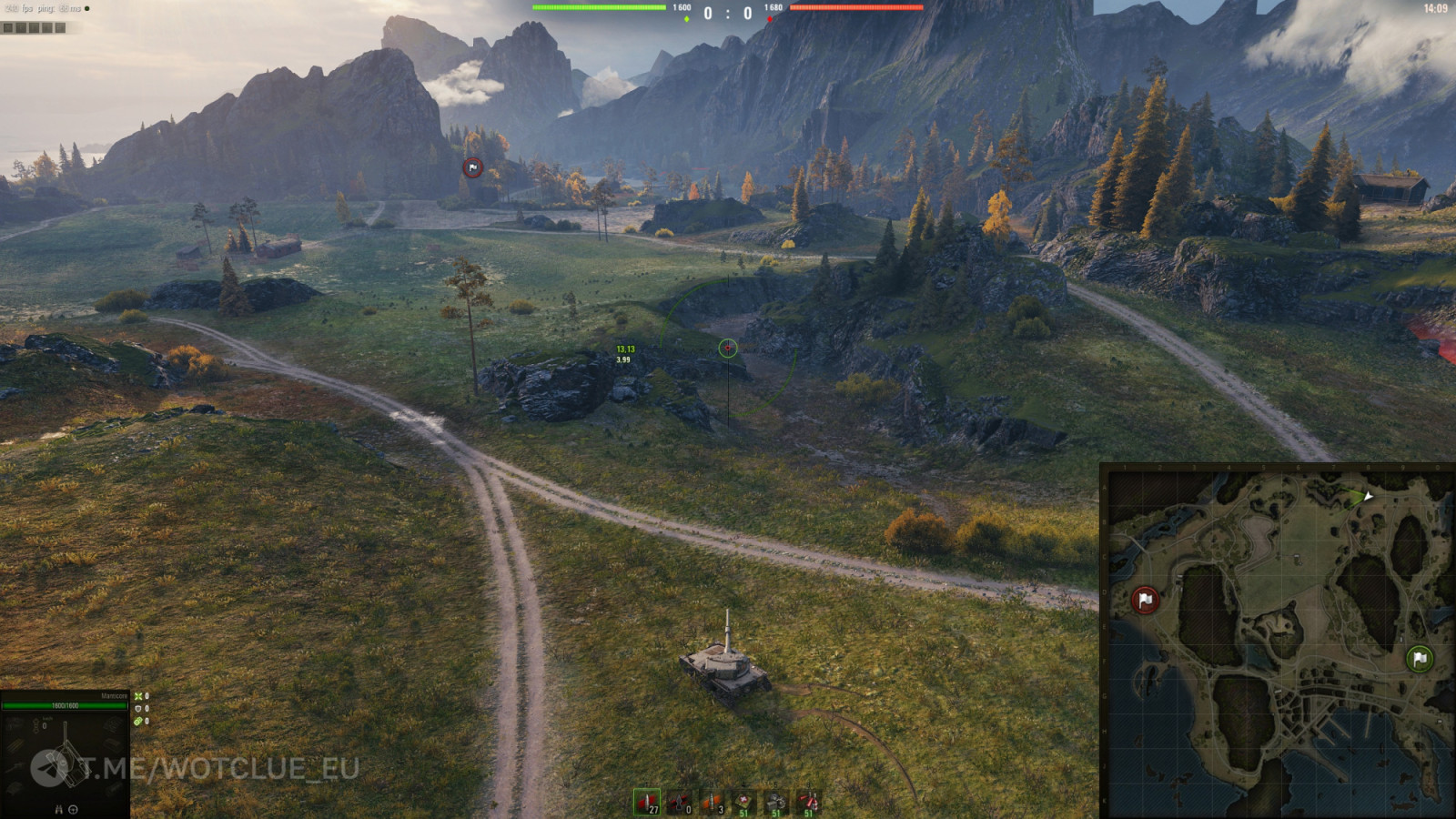This screenshot has width=1456, height=819.
Task: Choose the shell type showing 0 rounds
Action: click(680, 803)
